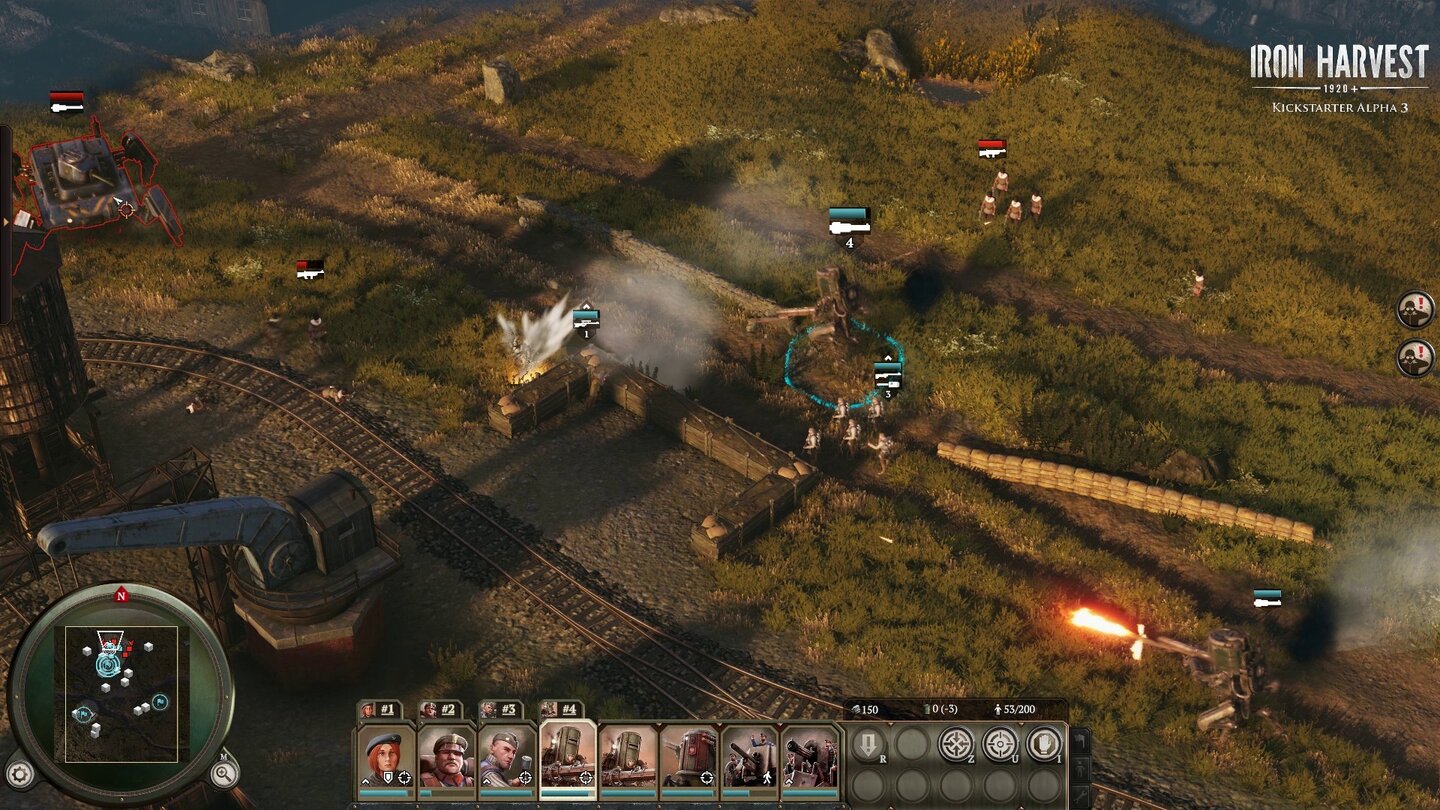Open settings via the gear button
Screen dimensions: 1440x810
tap(19, 773)
